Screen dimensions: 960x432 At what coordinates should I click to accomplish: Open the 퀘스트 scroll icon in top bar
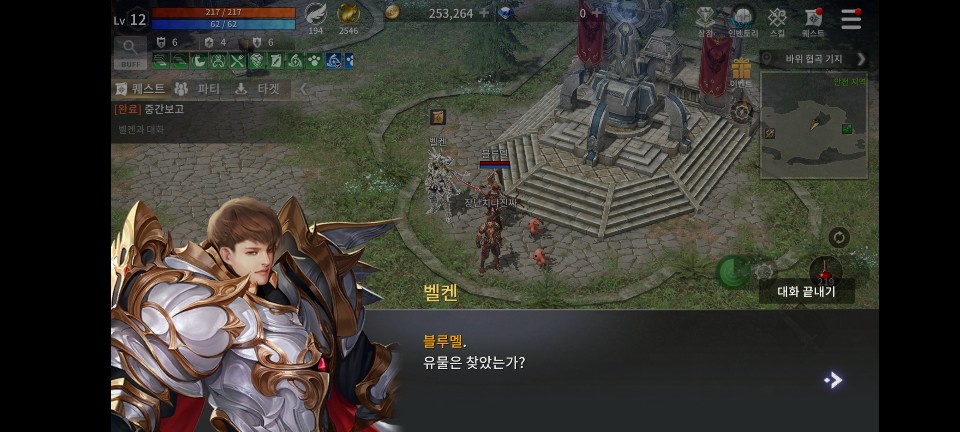pyautogui.click(x=813, y=20)
